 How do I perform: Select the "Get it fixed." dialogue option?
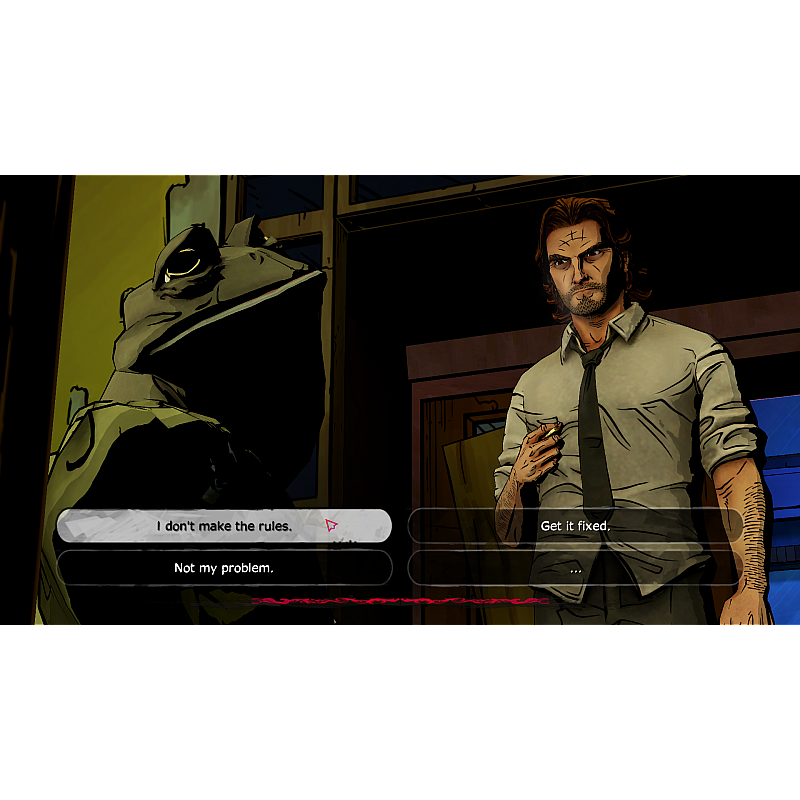click(575, 526)
